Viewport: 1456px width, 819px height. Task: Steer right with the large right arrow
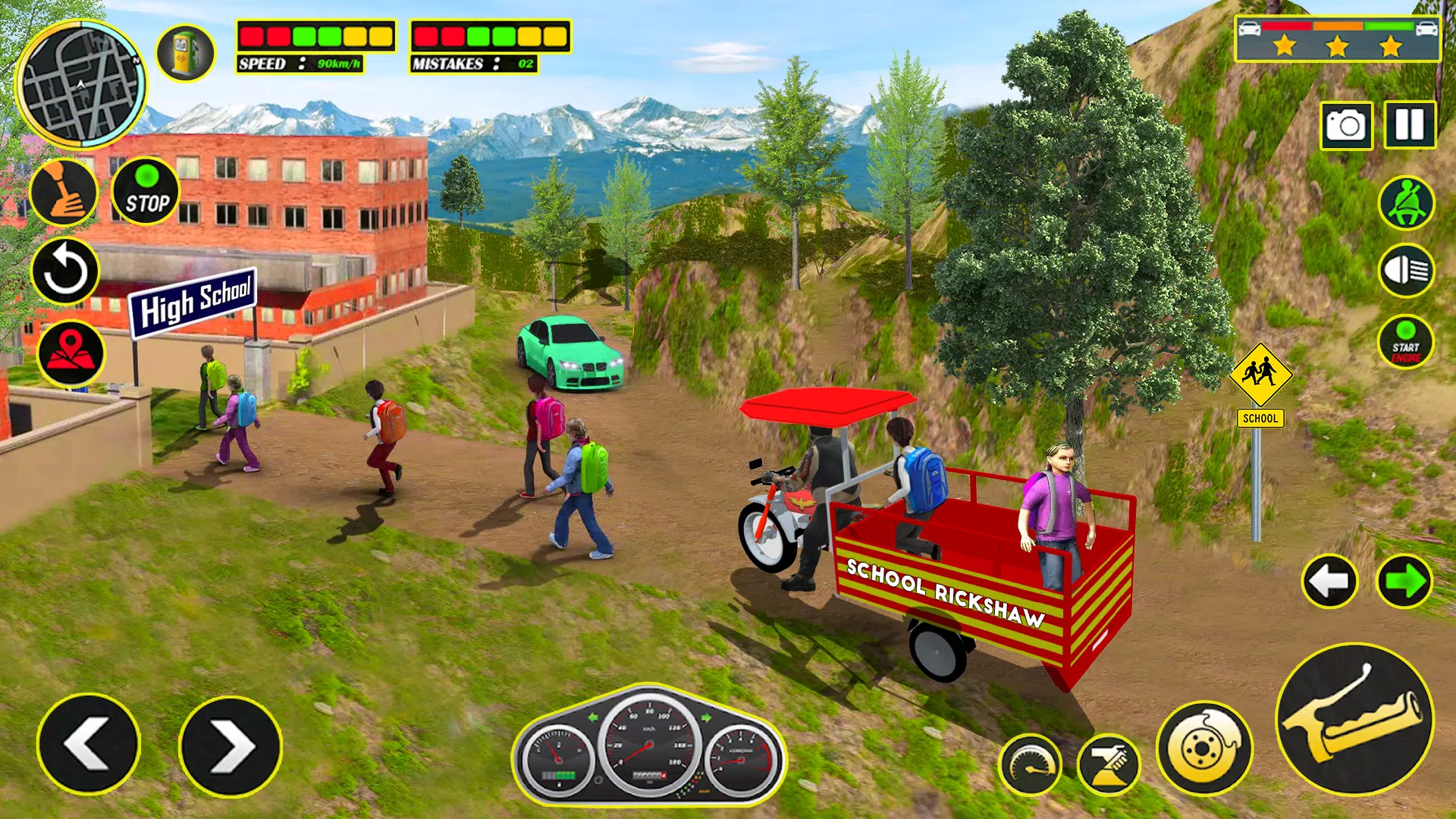coord(231,746)
